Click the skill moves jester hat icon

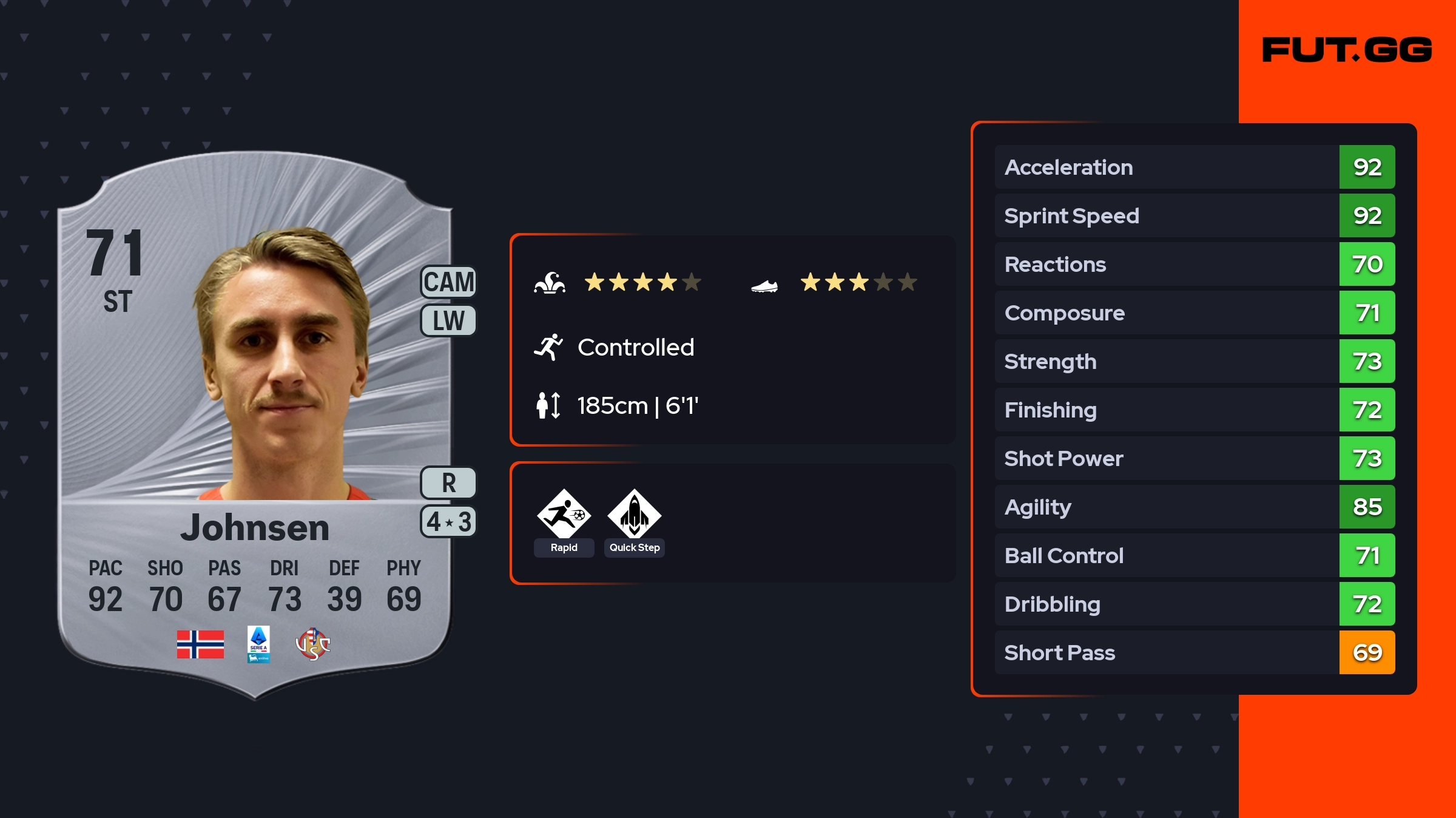550,283
